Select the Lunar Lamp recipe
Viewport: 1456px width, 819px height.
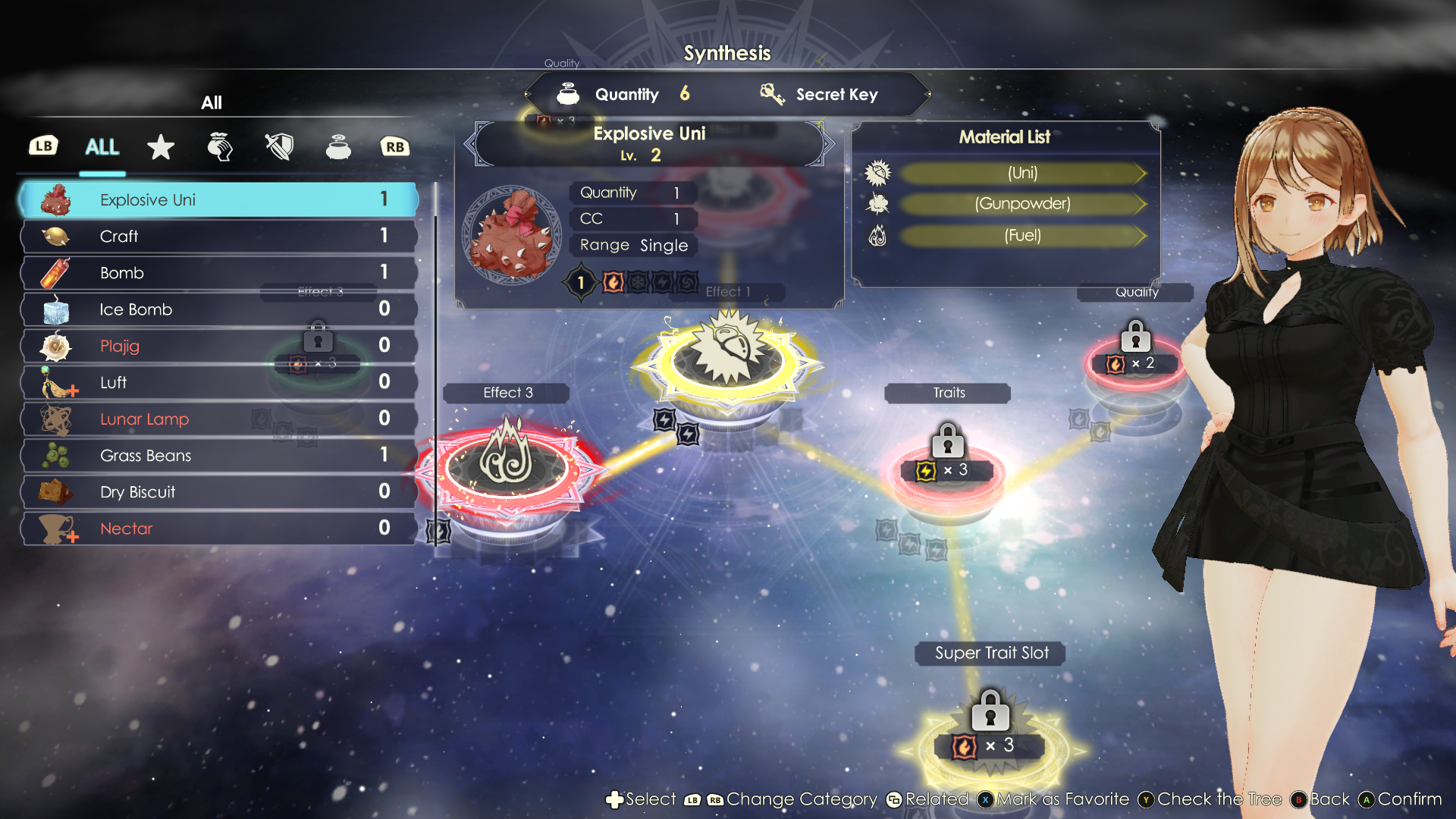218,419
